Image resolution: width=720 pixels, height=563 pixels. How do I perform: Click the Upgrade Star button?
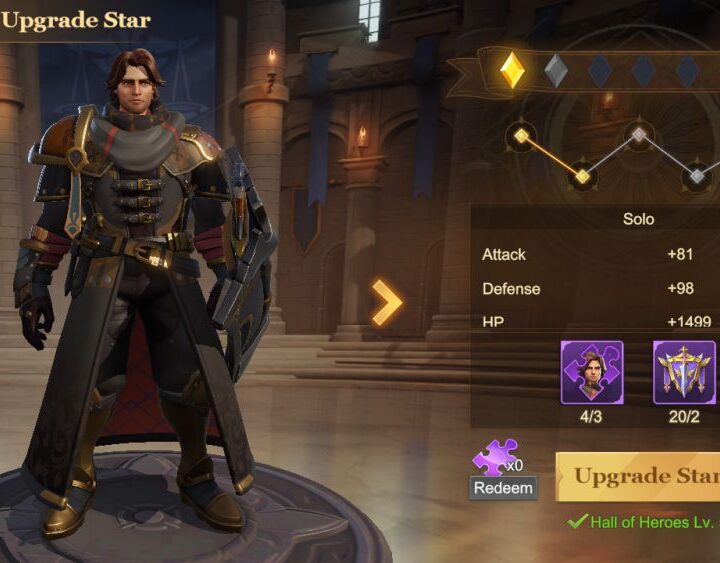(x=640, y=476)
